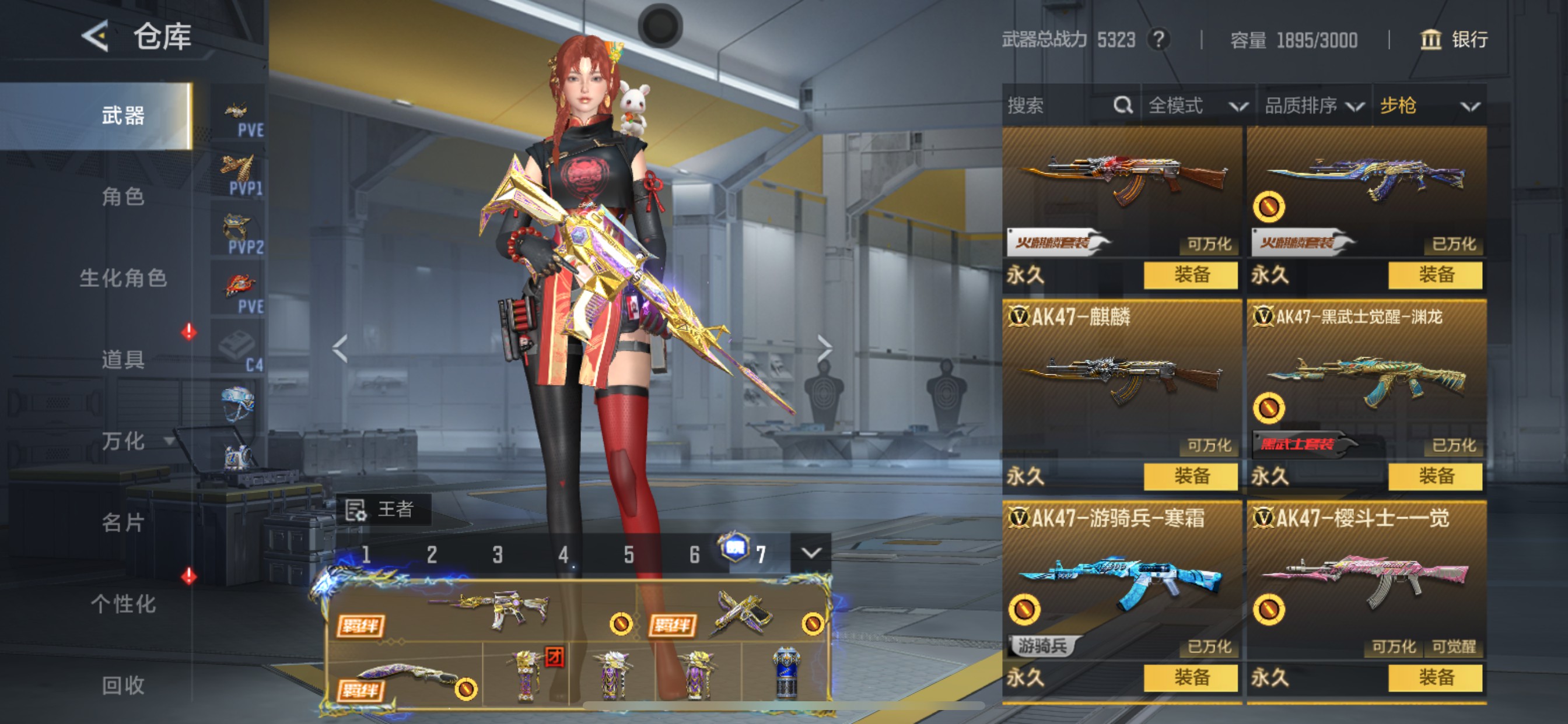This screenshot has height=724, width=1568.
Task: Show weapon power help question mark
Action: click(1158, 40)
